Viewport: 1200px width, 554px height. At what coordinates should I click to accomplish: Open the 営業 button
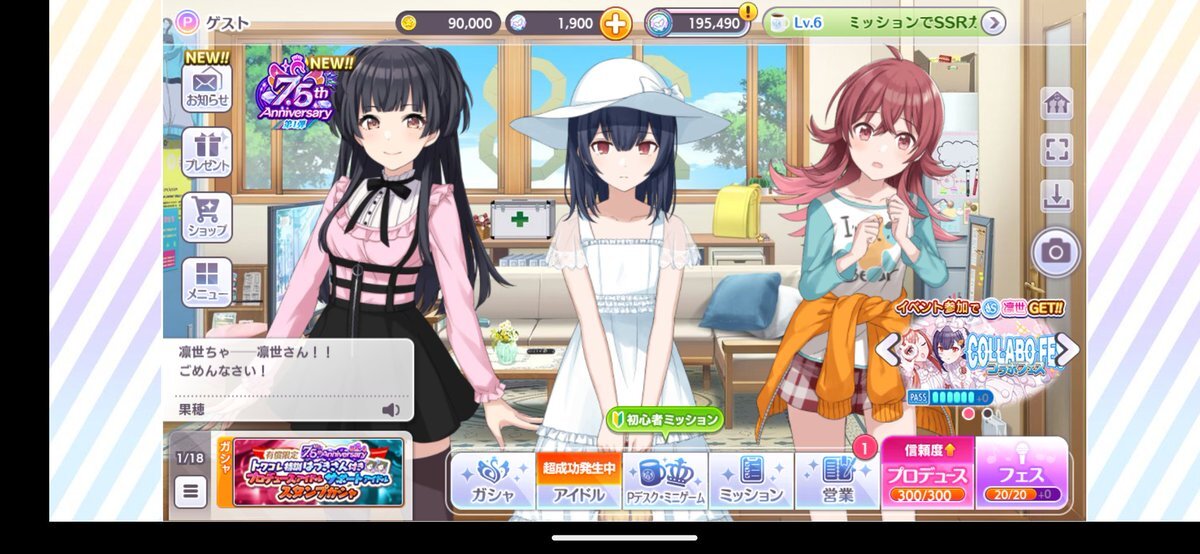coord(836,481)
